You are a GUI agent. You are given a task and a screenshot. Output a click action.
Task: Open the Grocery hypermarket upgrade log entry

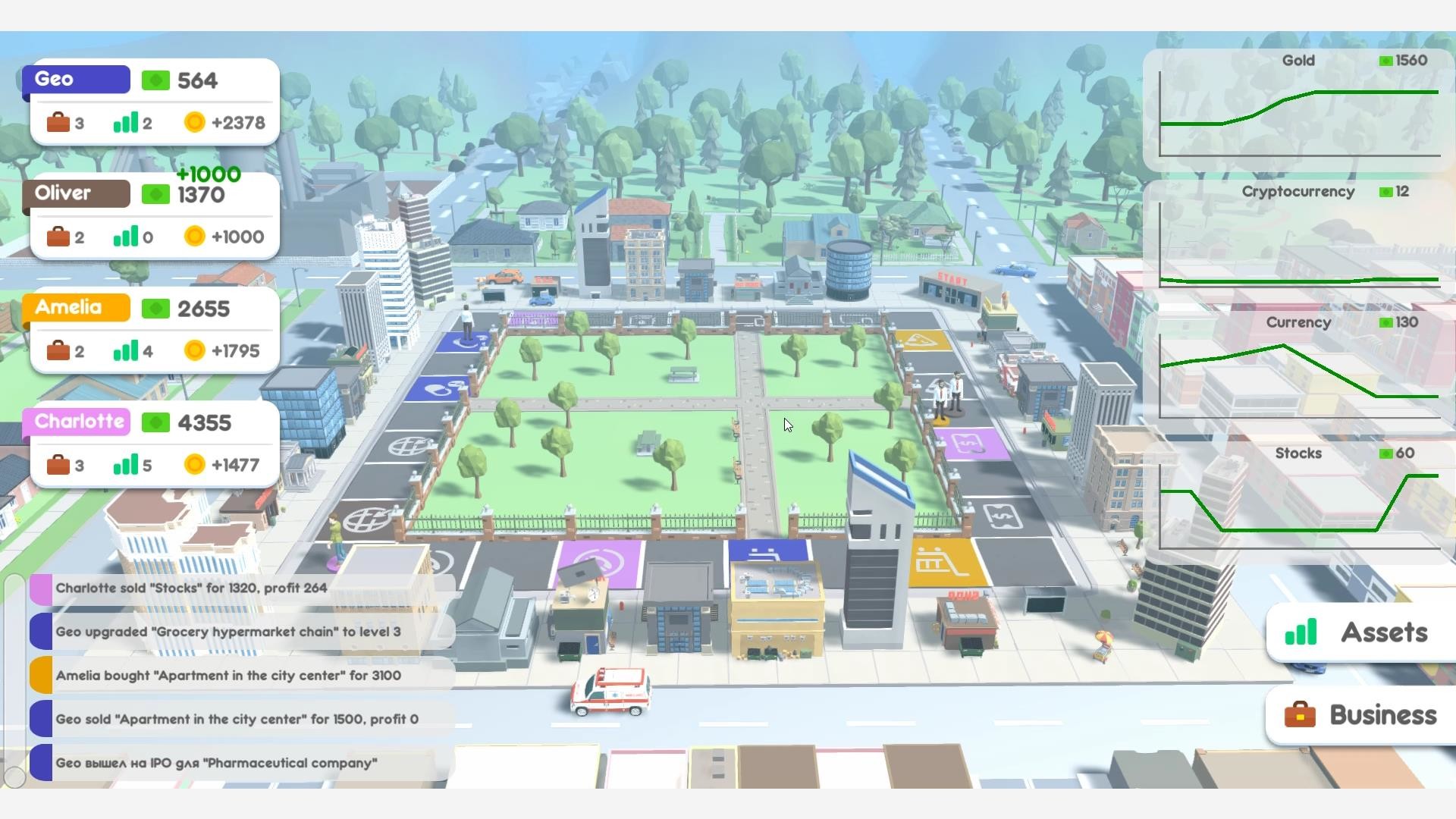click(226, 631)
